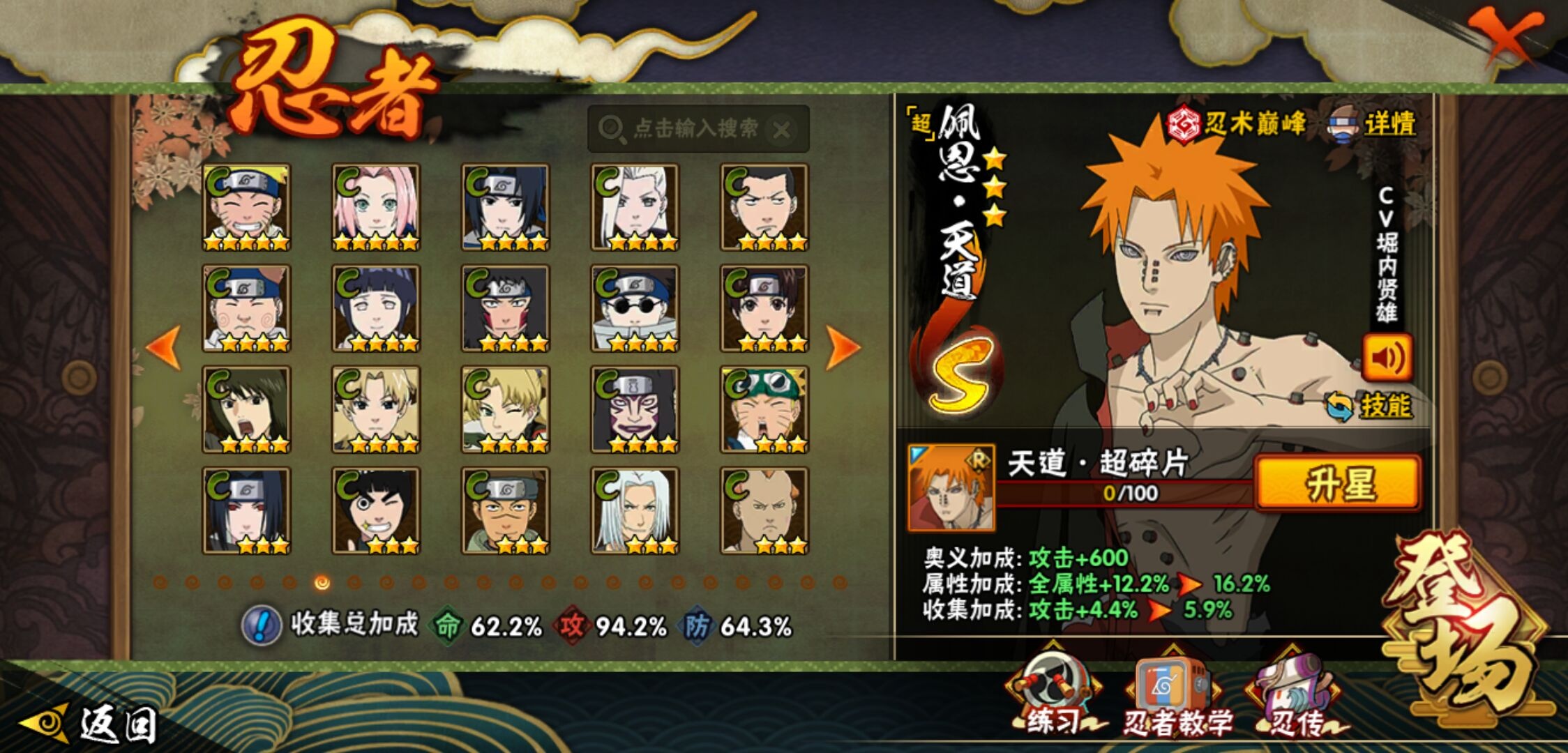The image size is (1568, 753).
Task: Select the Shino portrait with sunglasses
Action: coord(635,308)
